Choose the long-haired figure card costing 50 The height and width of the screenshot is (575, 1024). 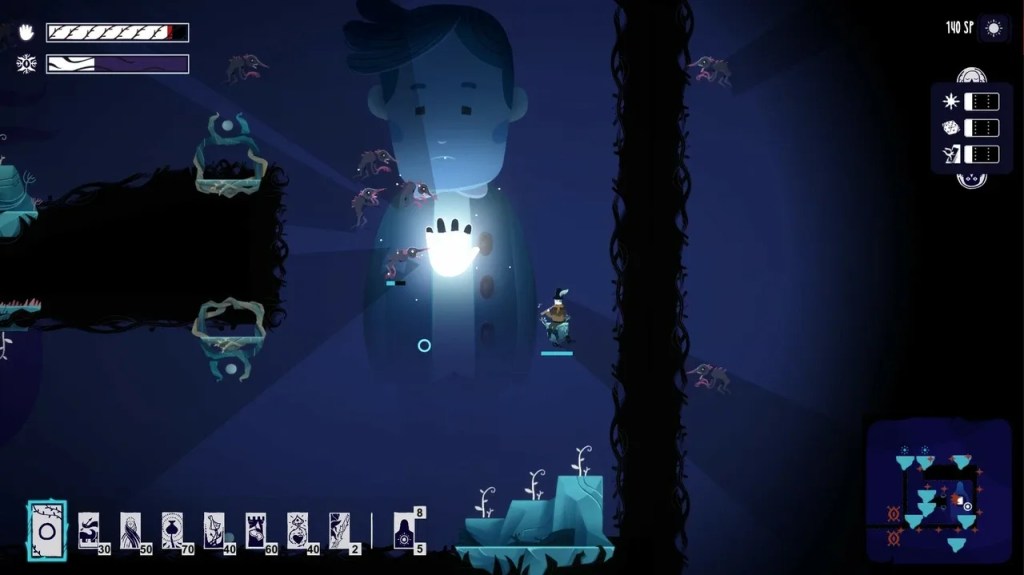click(x=131, y=529)
